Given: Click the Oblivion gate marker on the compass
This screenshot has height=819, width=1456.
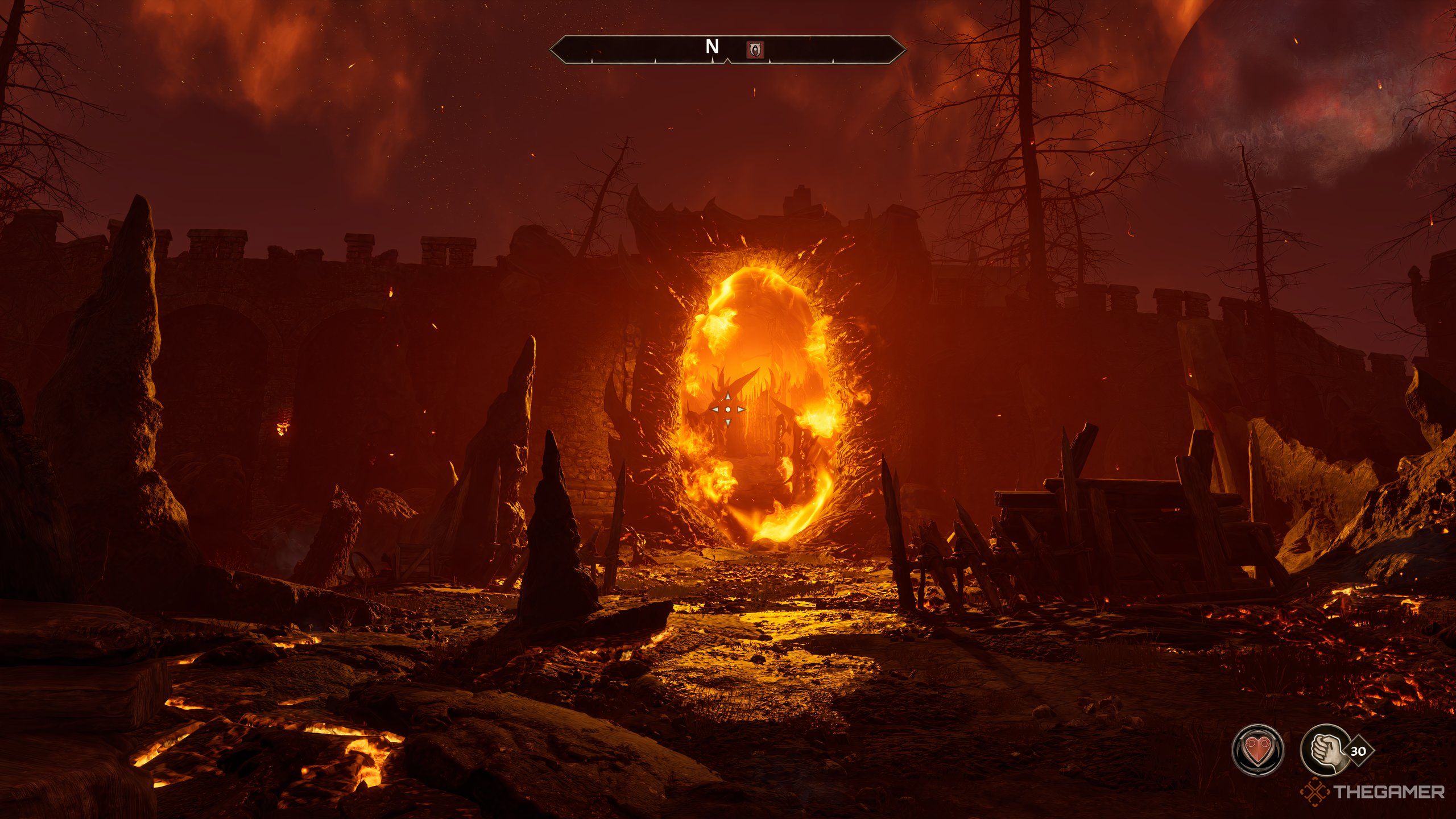Looking at the screenshot, I should [755, 49].
